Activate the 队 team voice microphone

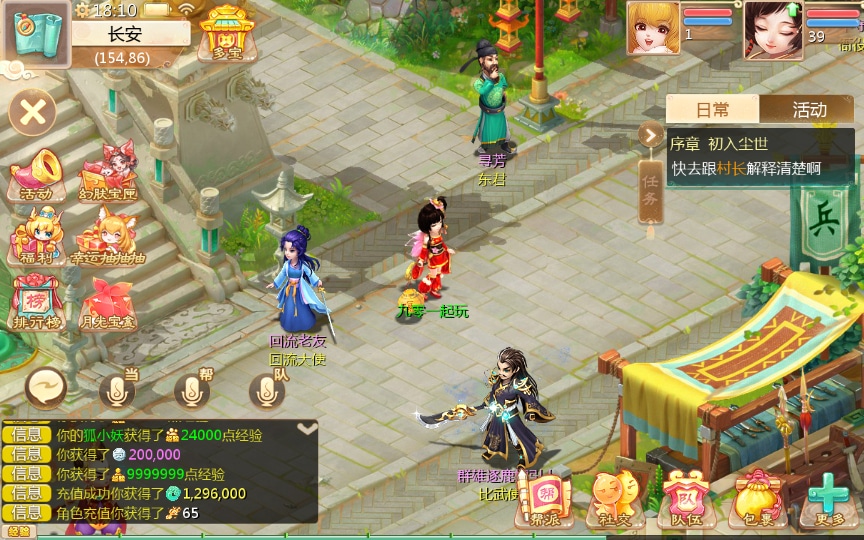[x=267, y=391]
